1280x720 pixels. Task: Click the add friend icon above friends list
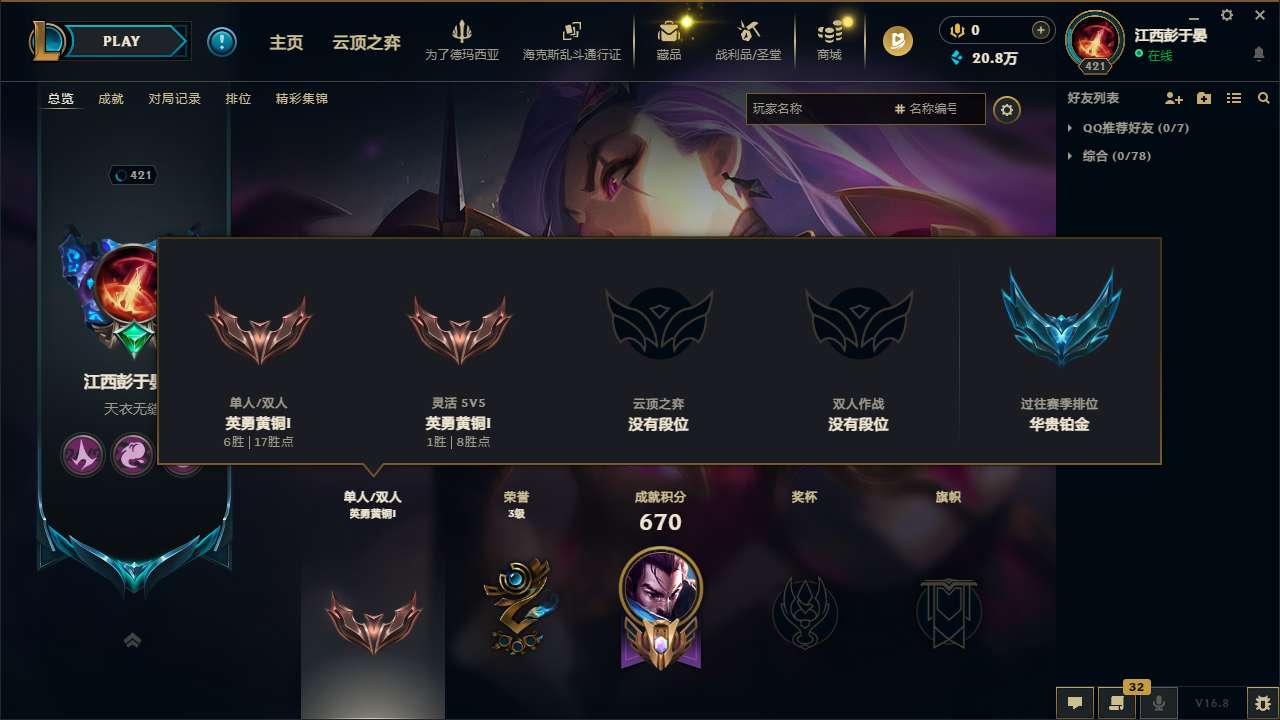click(x=1172, y=98)
